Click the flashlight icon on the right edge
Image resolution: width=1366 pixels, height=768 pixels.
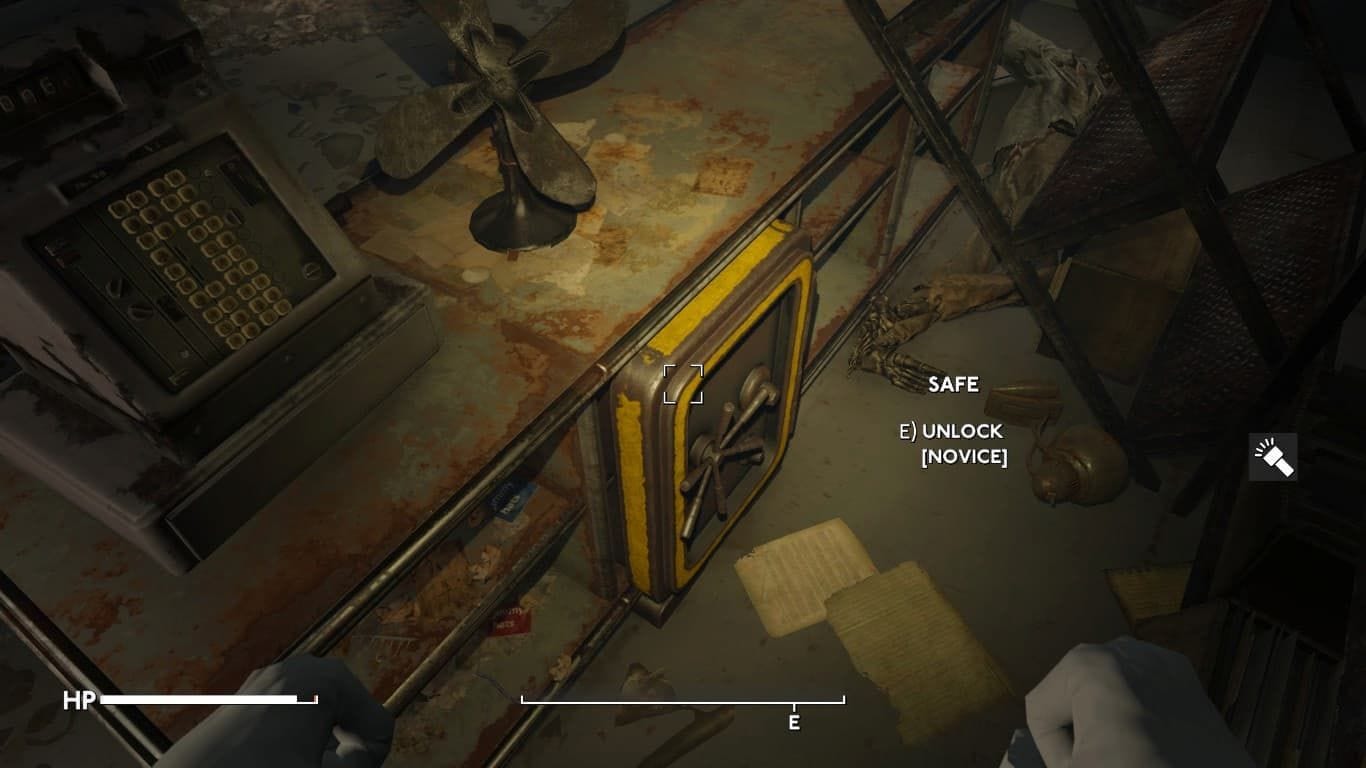tap(1274, 456)
